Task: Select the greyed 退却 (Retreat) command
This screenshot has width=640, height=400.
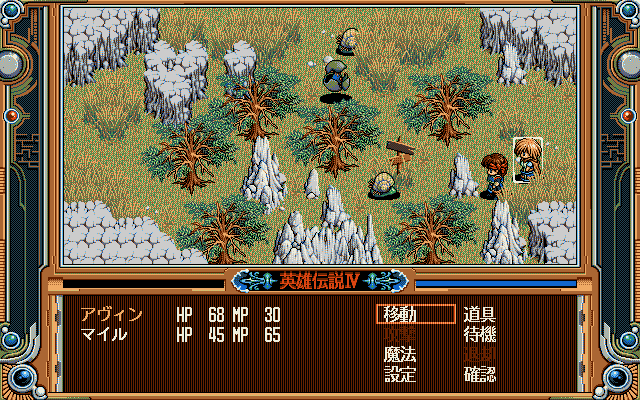Action: click(x=480, y=355)
